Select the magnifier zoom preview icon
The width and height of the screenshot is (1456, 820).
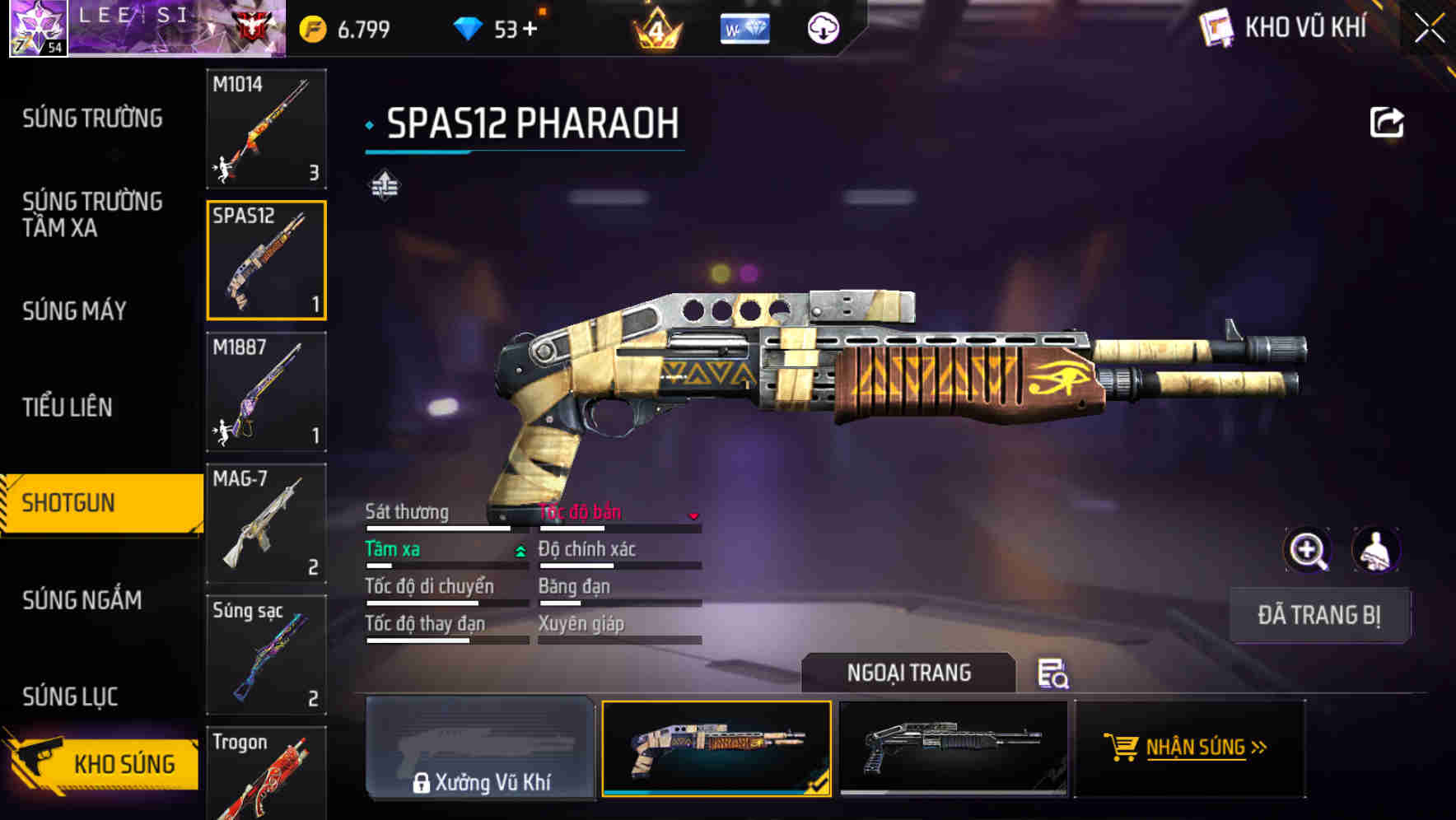click(x=1307, y=550)
